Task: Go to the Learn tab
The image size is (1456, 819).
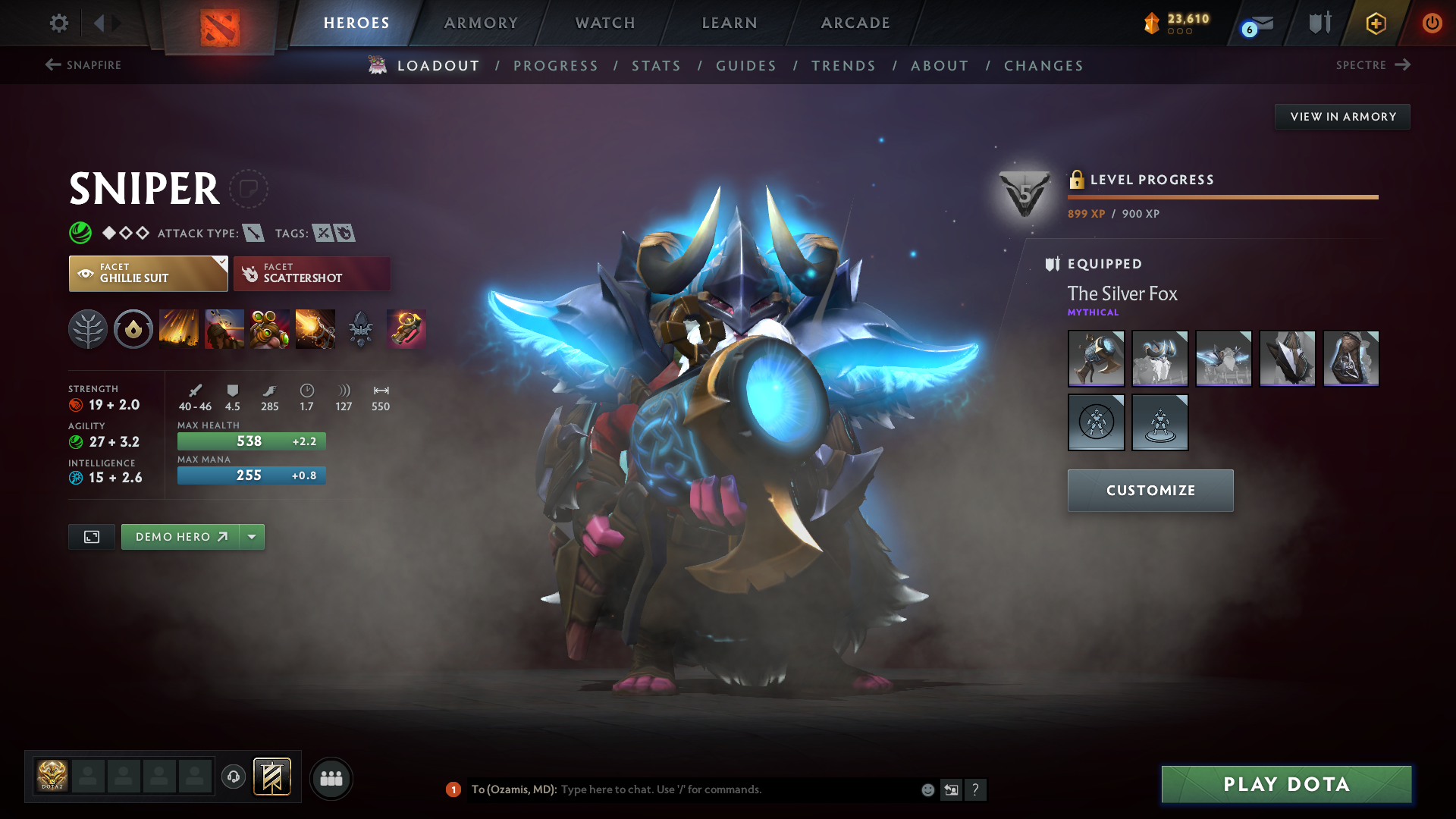Action: click(x=730, y=24)
